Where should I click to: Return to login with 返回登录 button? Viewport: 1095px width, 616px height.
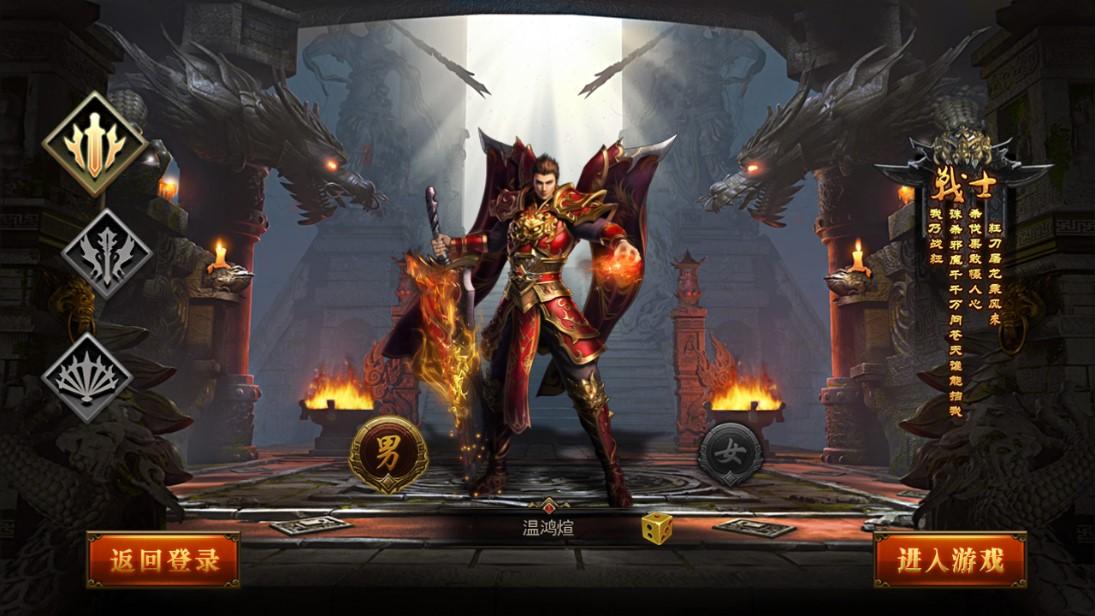pyautogui.click(x=163, y=560)
